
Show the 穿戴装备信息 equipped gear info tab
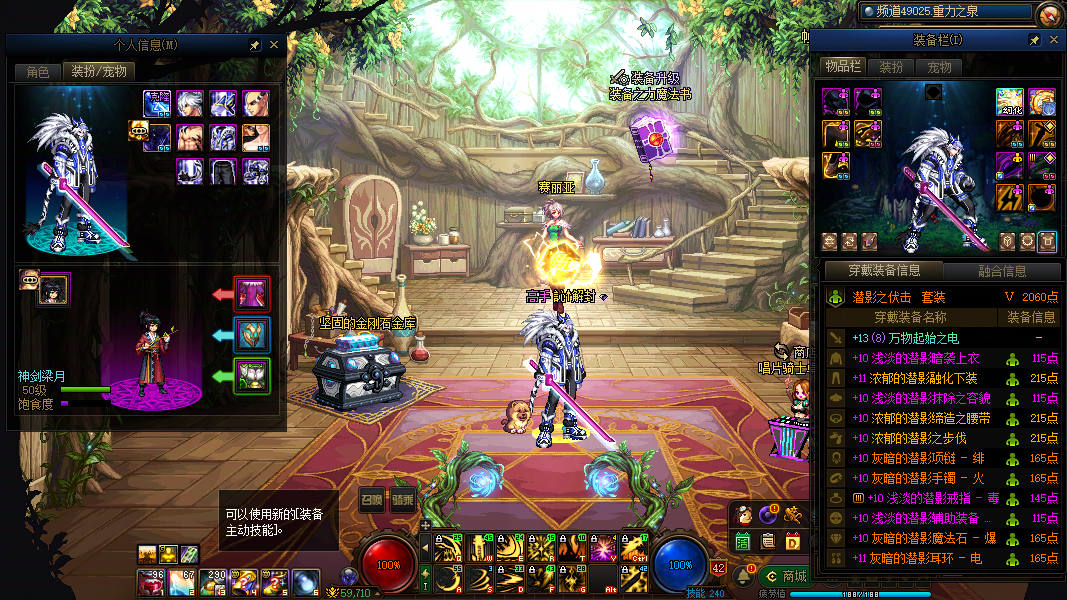point(883,270)
